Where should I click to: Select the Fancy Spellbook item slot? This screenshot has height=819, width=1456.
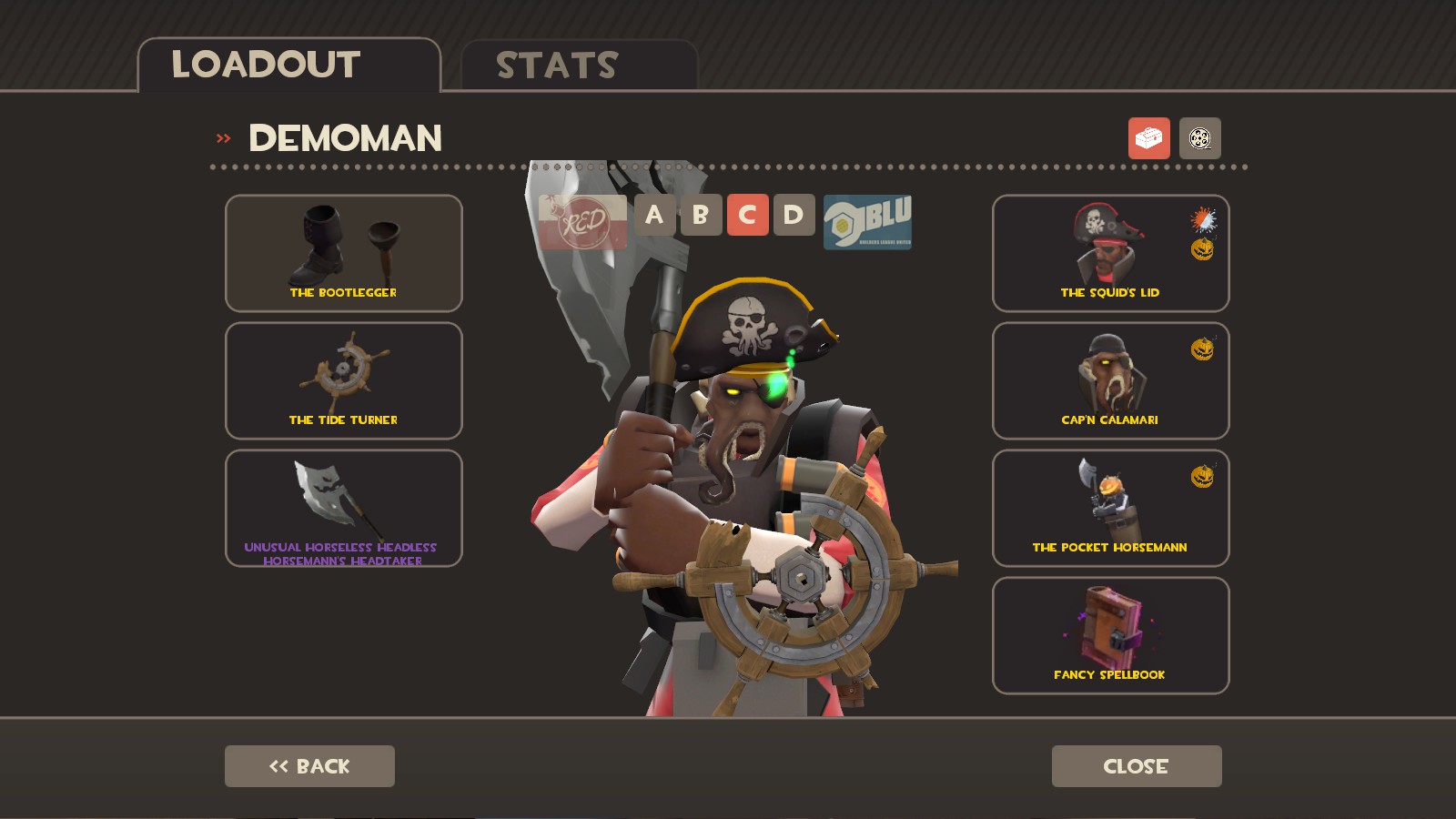[x=1110, y=634]
